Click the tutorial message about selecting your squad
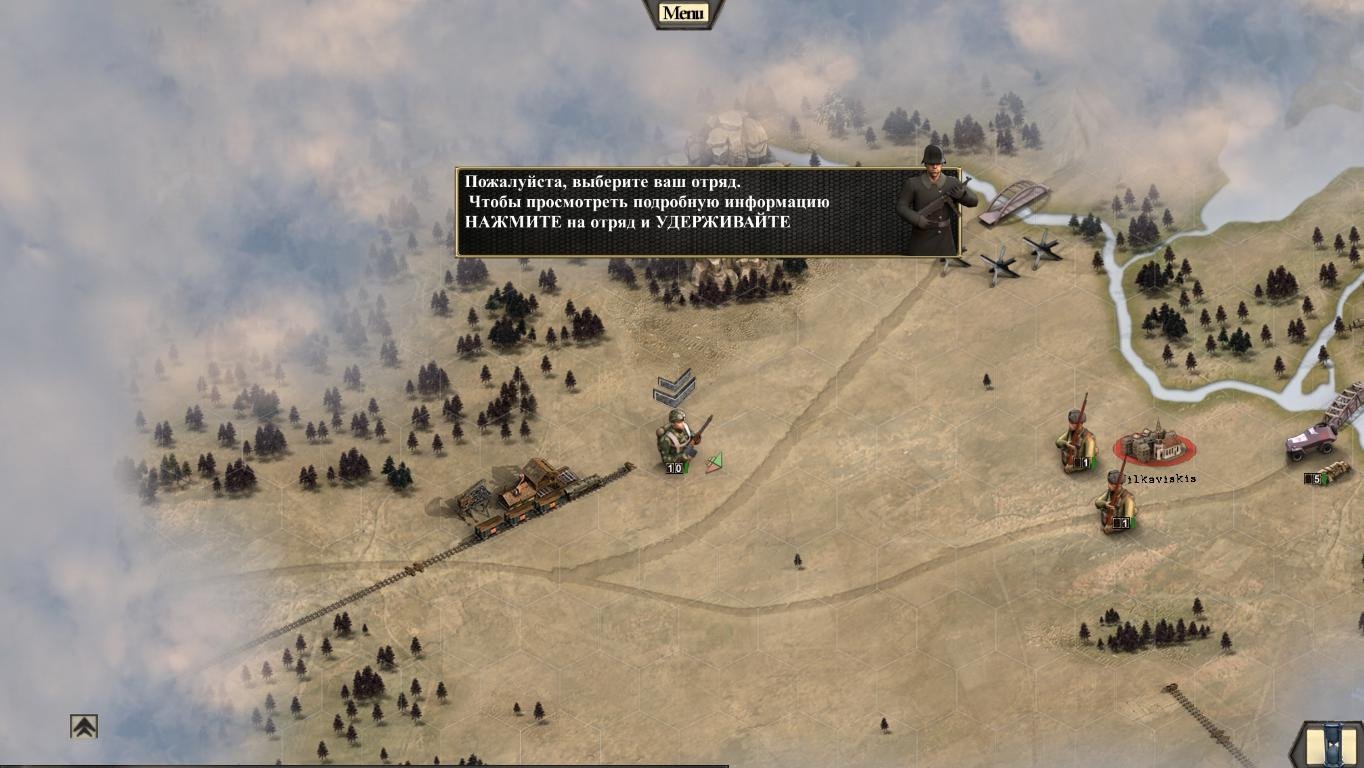The height and width of the screenshot is (768, 1364). pyautogui.click(x=680, y=211)
